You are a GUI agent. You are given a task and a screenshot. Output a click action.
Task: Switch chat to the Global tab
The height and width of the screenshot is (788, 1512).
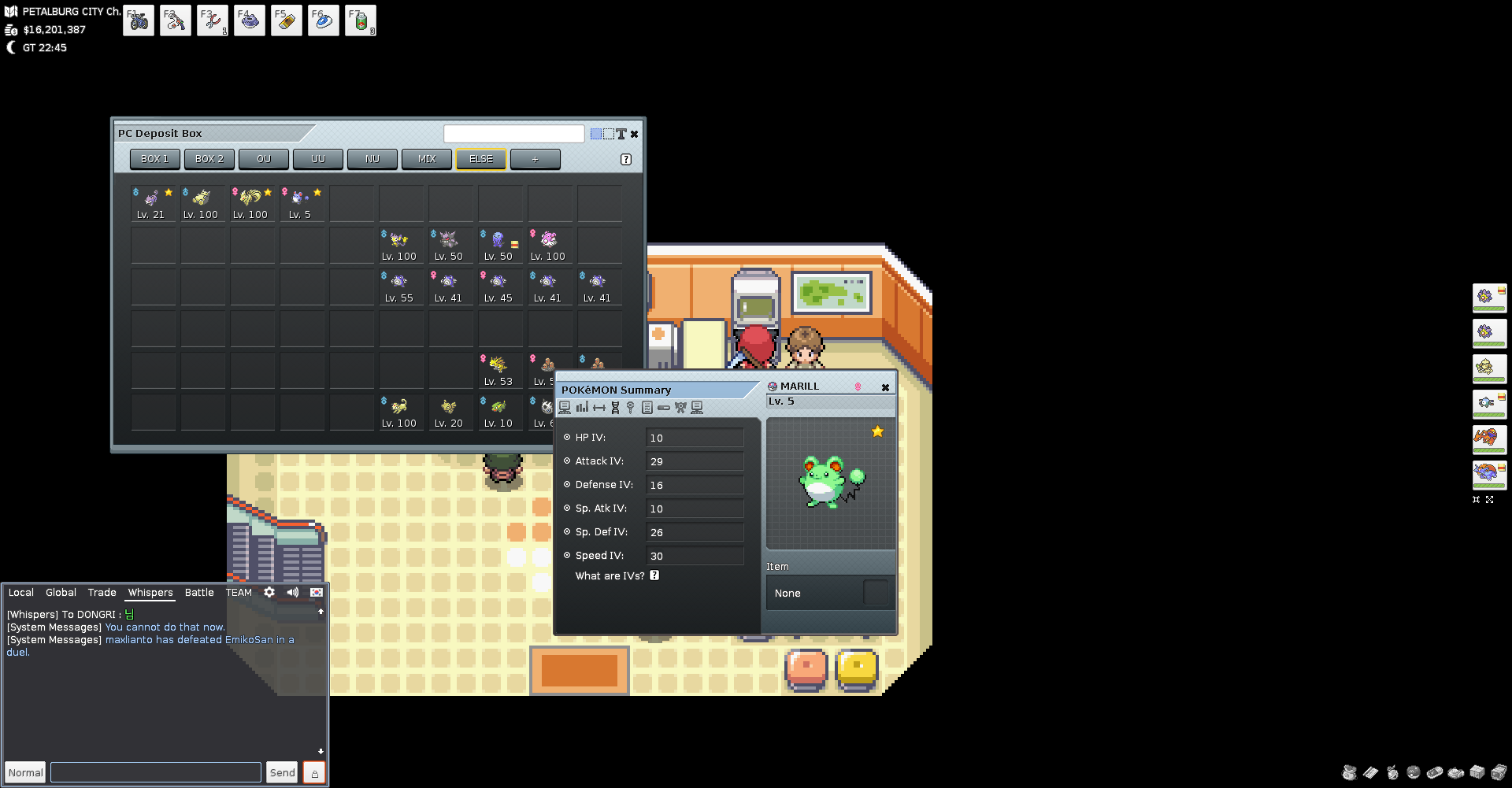61,593
